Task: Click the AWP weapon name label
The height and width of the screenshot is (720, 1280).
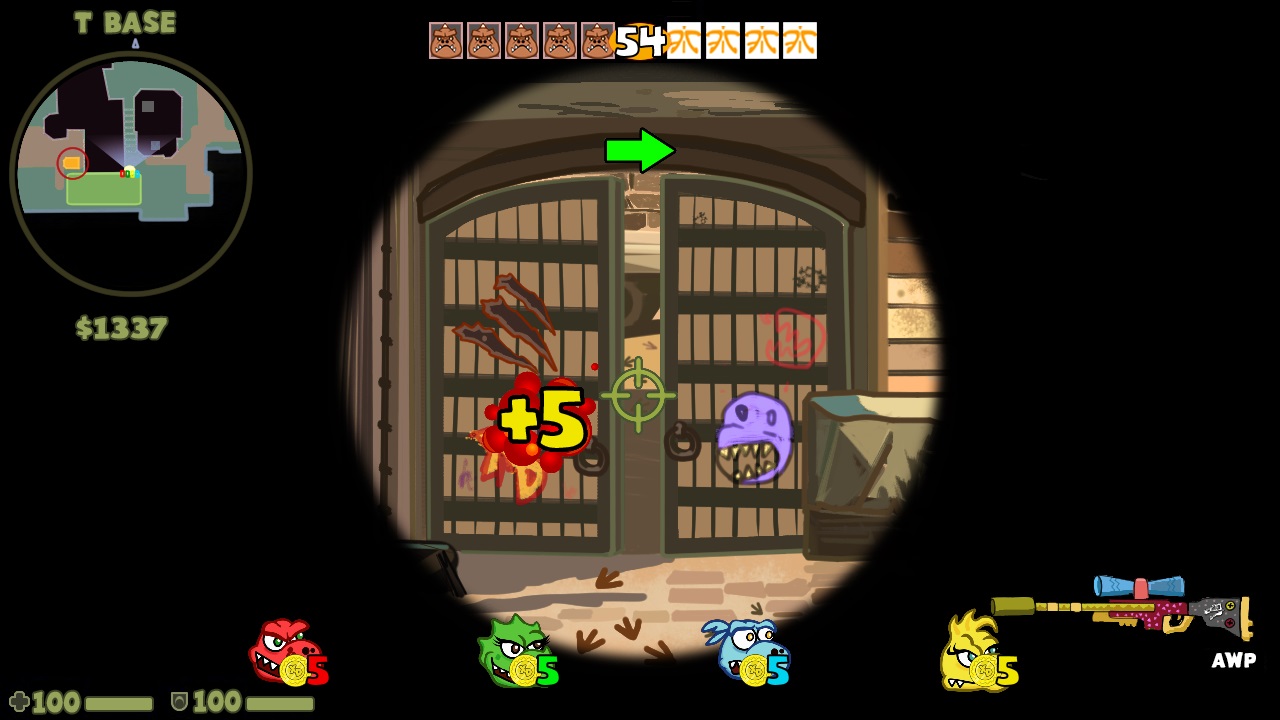Action: (1236, 660)
